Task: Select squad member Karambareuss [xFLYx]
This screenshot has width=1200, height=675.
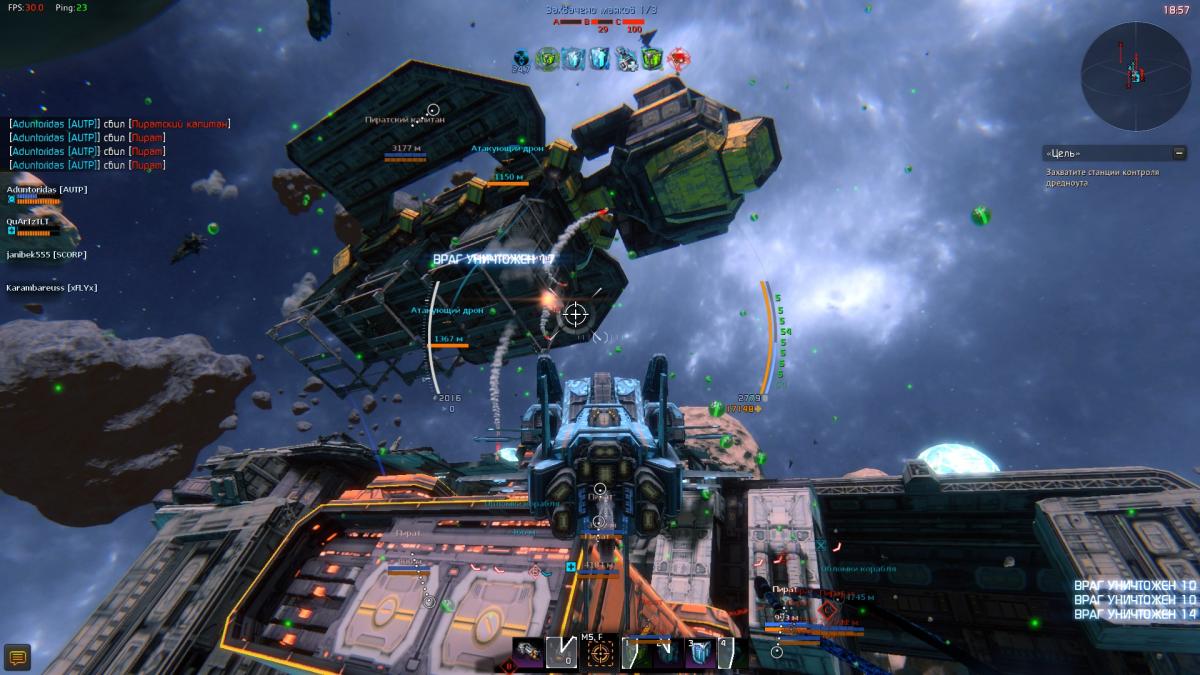Action: click(x=51, y=288)
